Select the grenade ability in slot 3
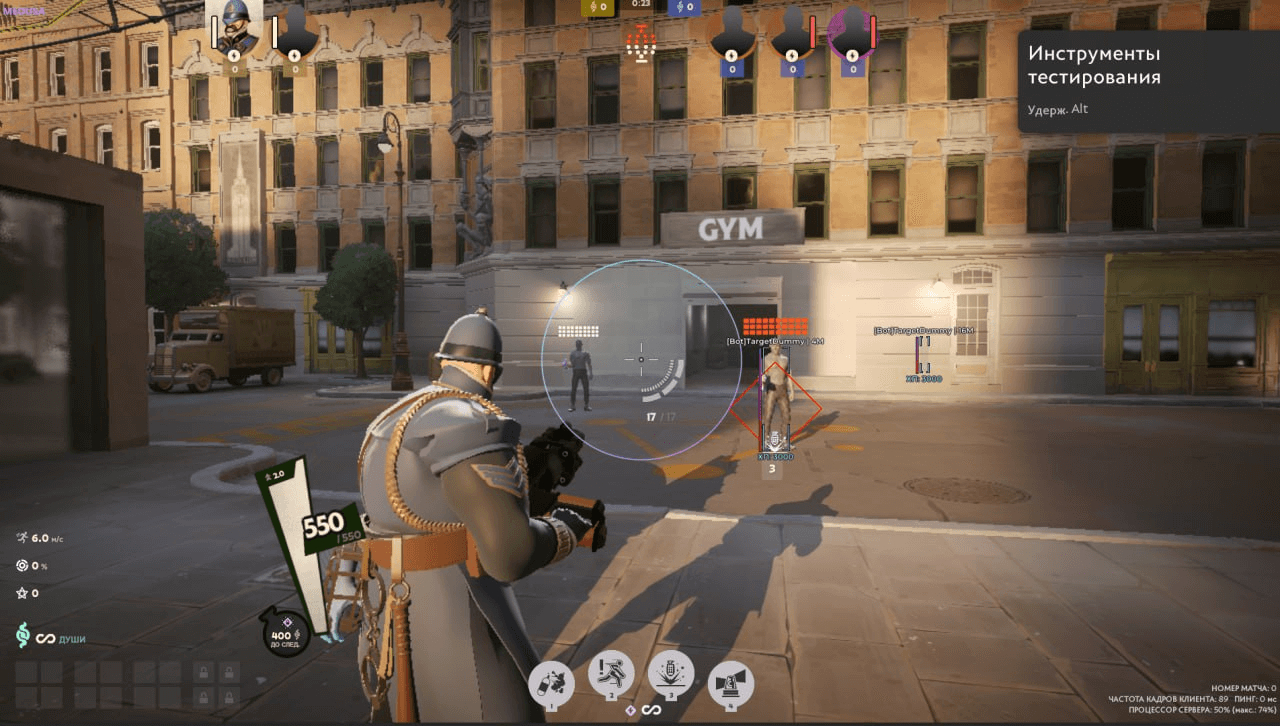1280x726 pixels. point(670,675)
